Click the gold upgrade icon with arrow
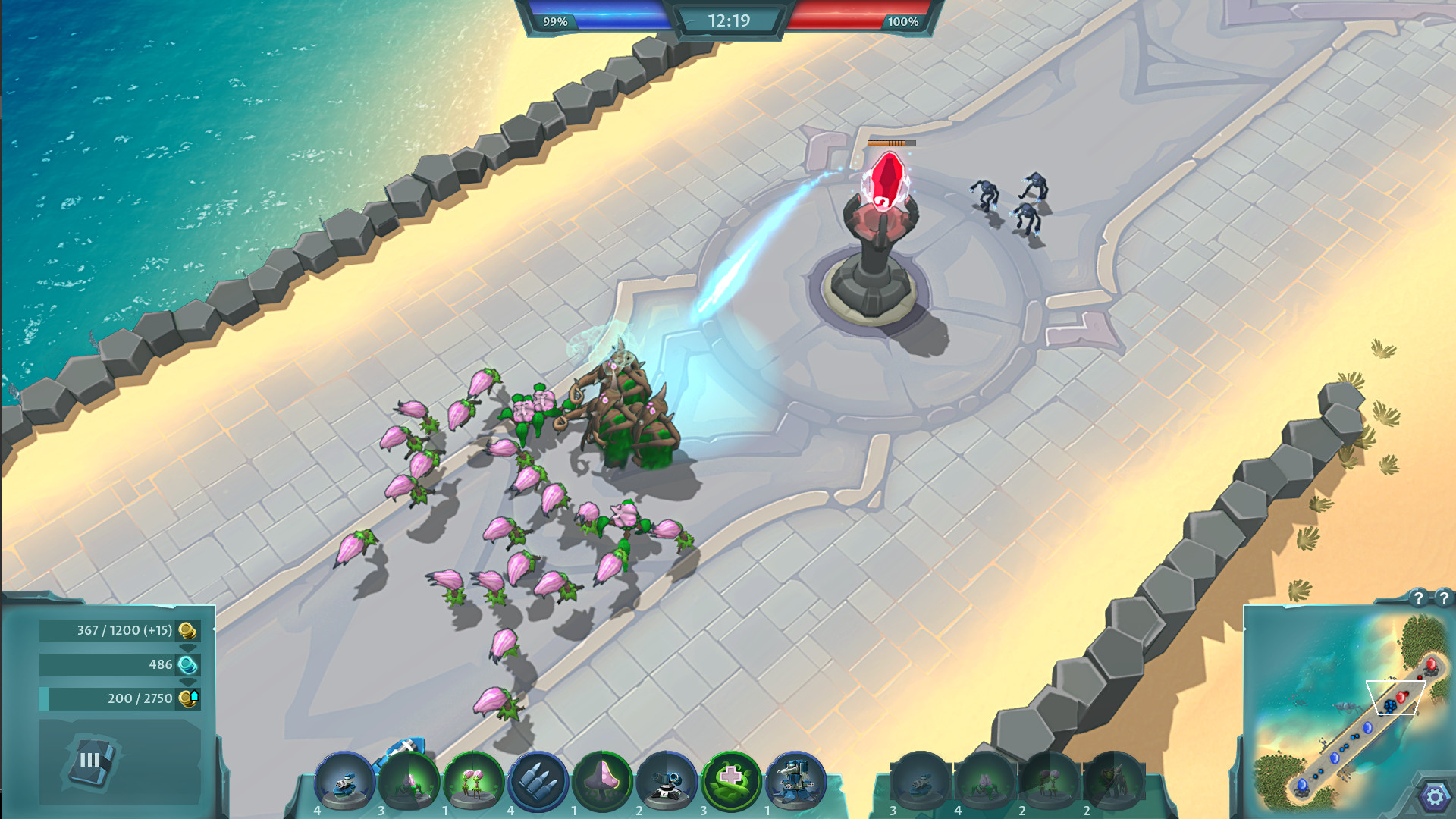 point(189,698)
